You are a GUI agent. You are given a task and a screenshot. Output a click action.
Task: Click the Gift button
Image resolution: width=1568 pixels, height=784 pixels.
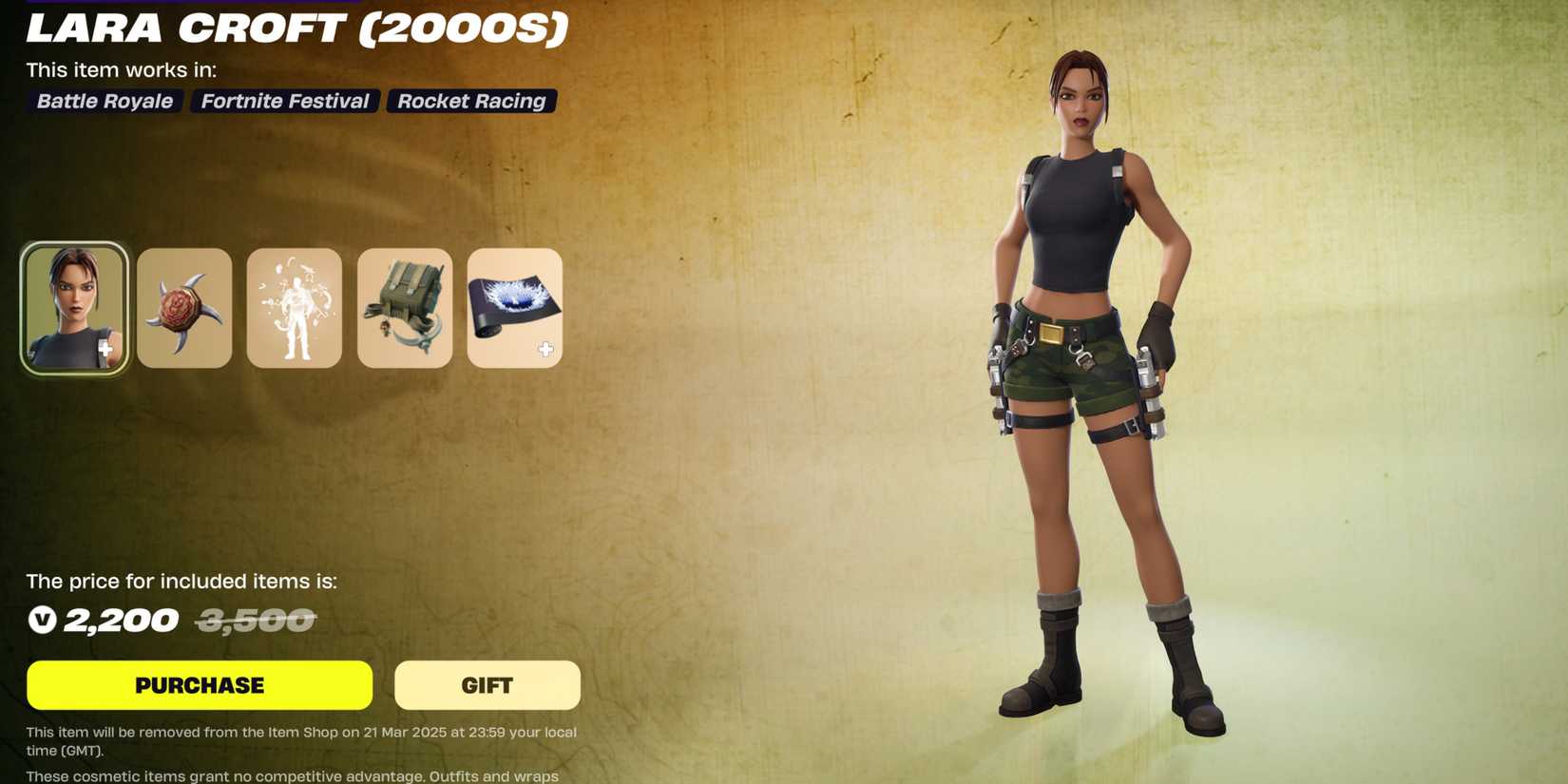coord(488,684)
